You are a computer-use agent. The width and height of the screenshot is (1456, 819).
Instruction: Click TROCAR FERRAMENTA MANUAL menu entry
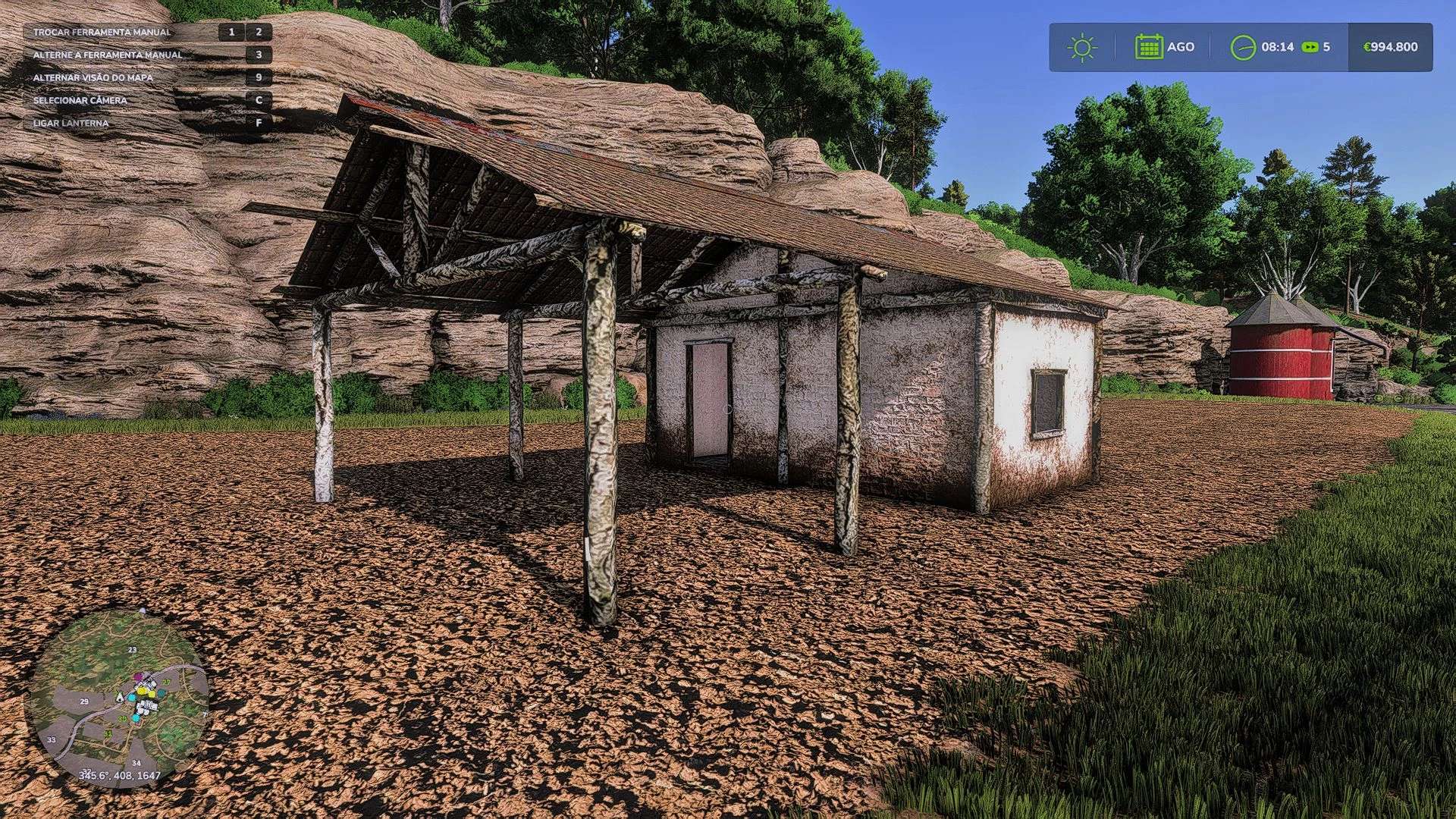coord(102,33)
